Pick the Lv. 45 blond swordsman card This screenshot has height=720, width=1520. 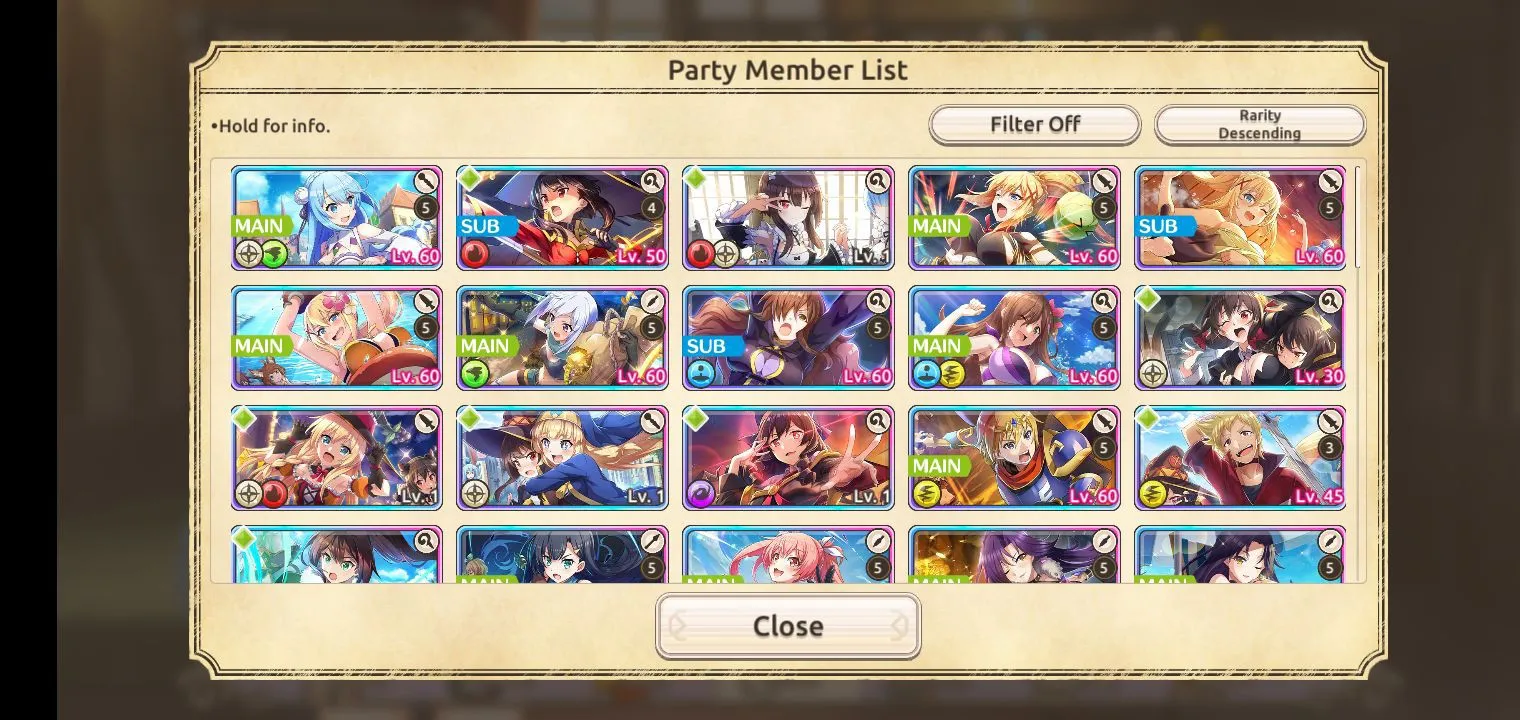pyautogui.click(x=1240, y=458)
